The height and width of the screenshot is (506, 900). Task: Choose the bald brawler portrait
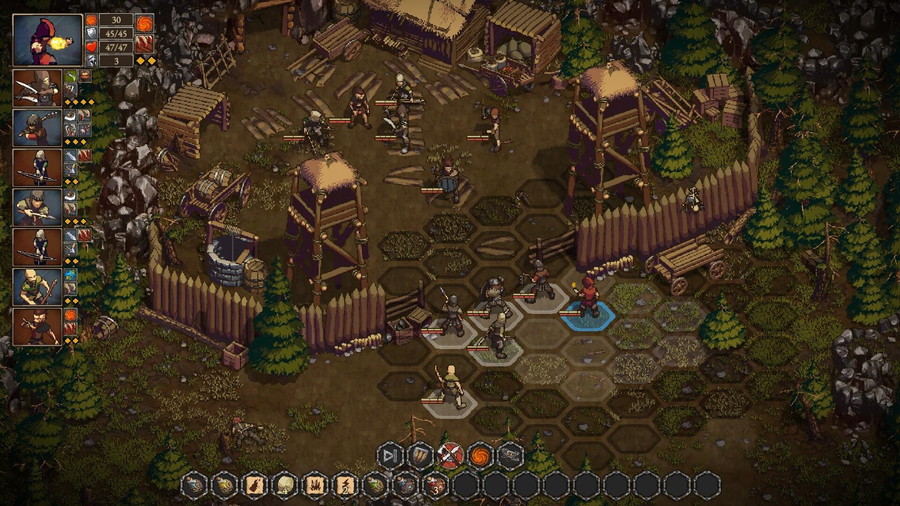[37, 287]
